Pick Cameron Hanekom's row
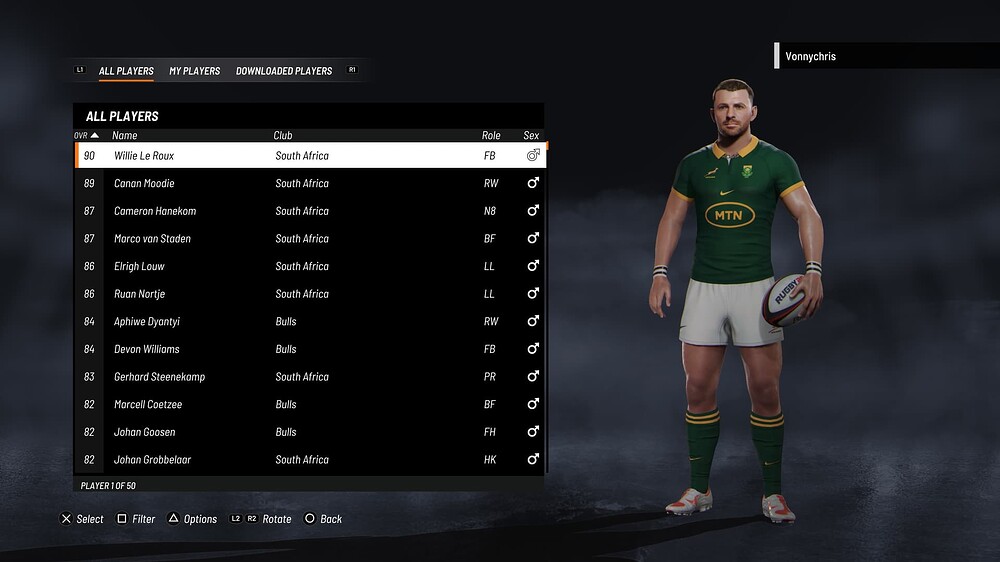Screen dimensions: 1000x562 coord(310,211)
